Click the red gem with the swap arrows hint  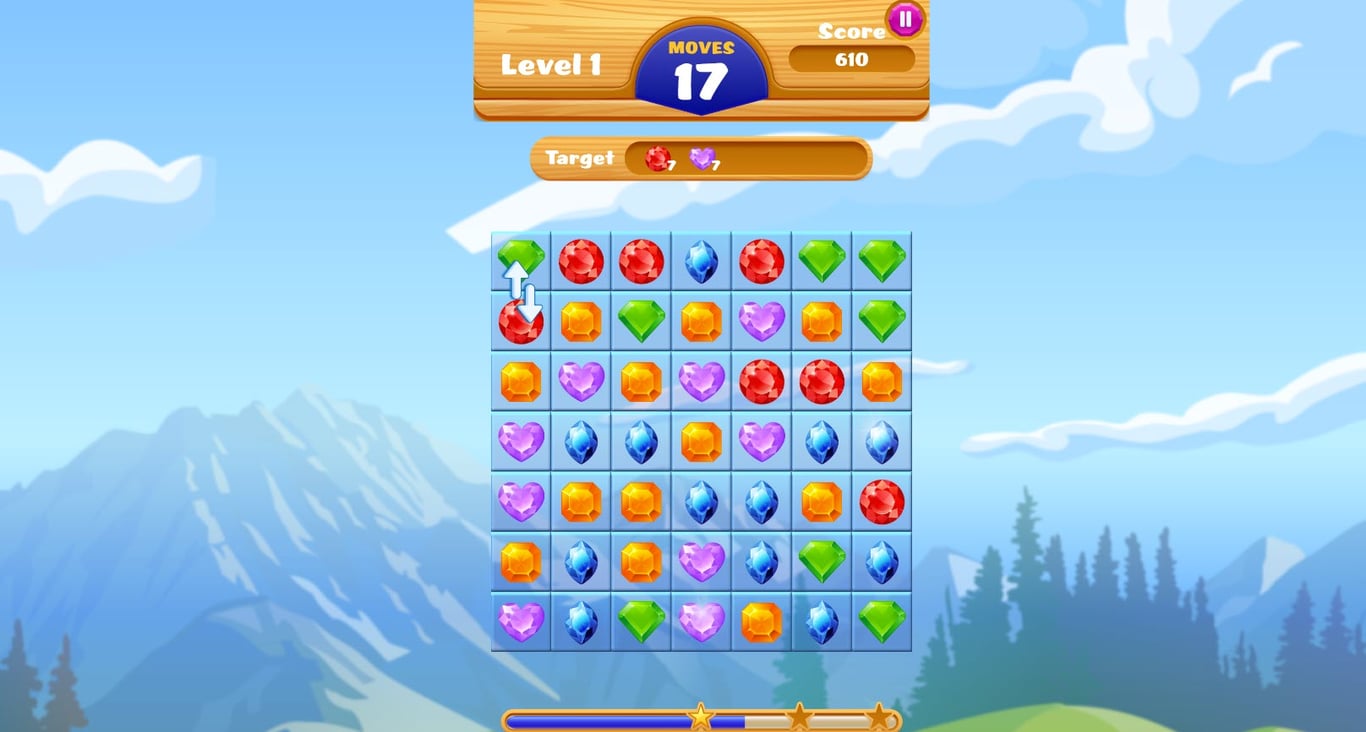click(520, 321)
